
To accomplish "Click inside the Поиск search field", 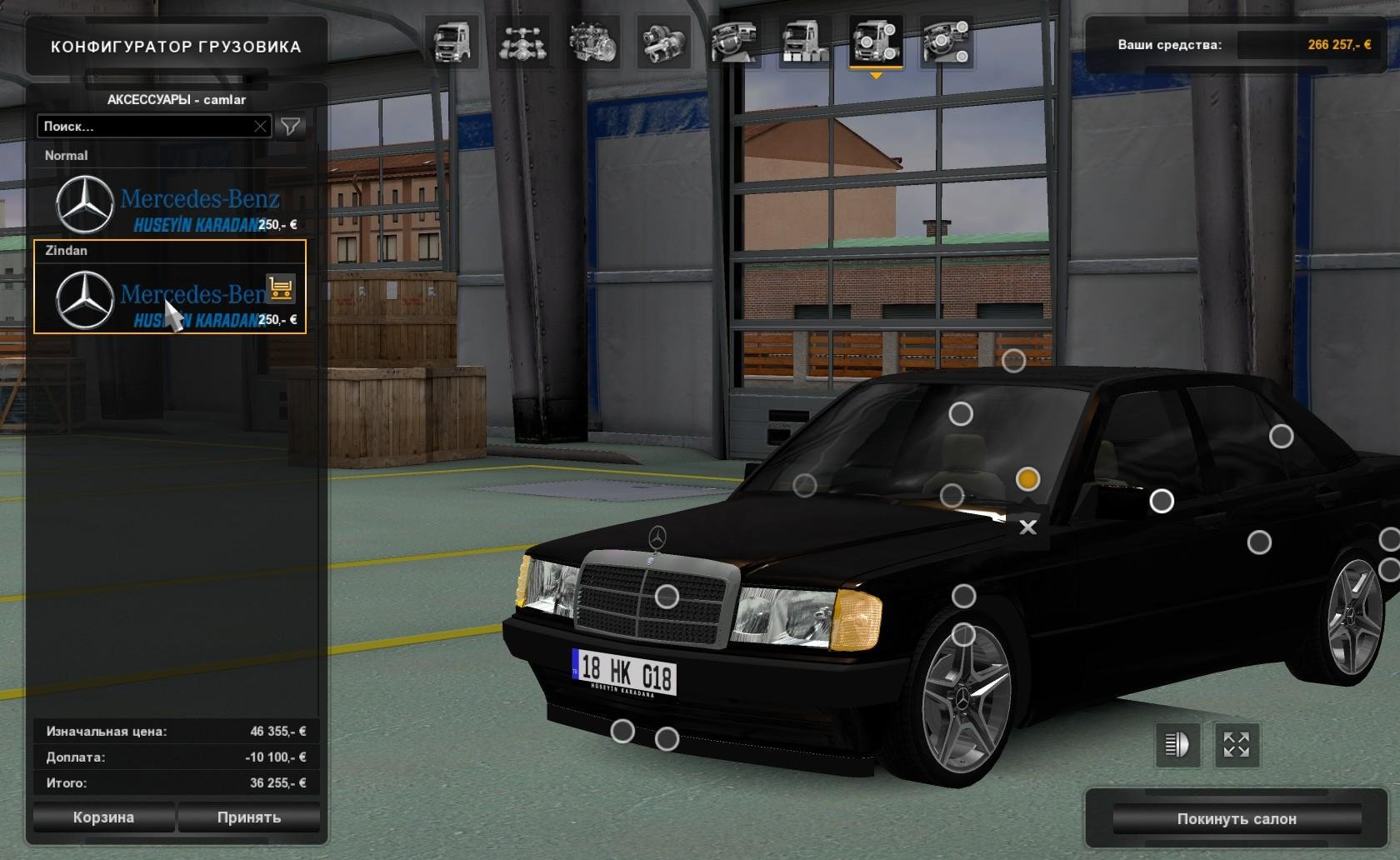I will [150, 127].
